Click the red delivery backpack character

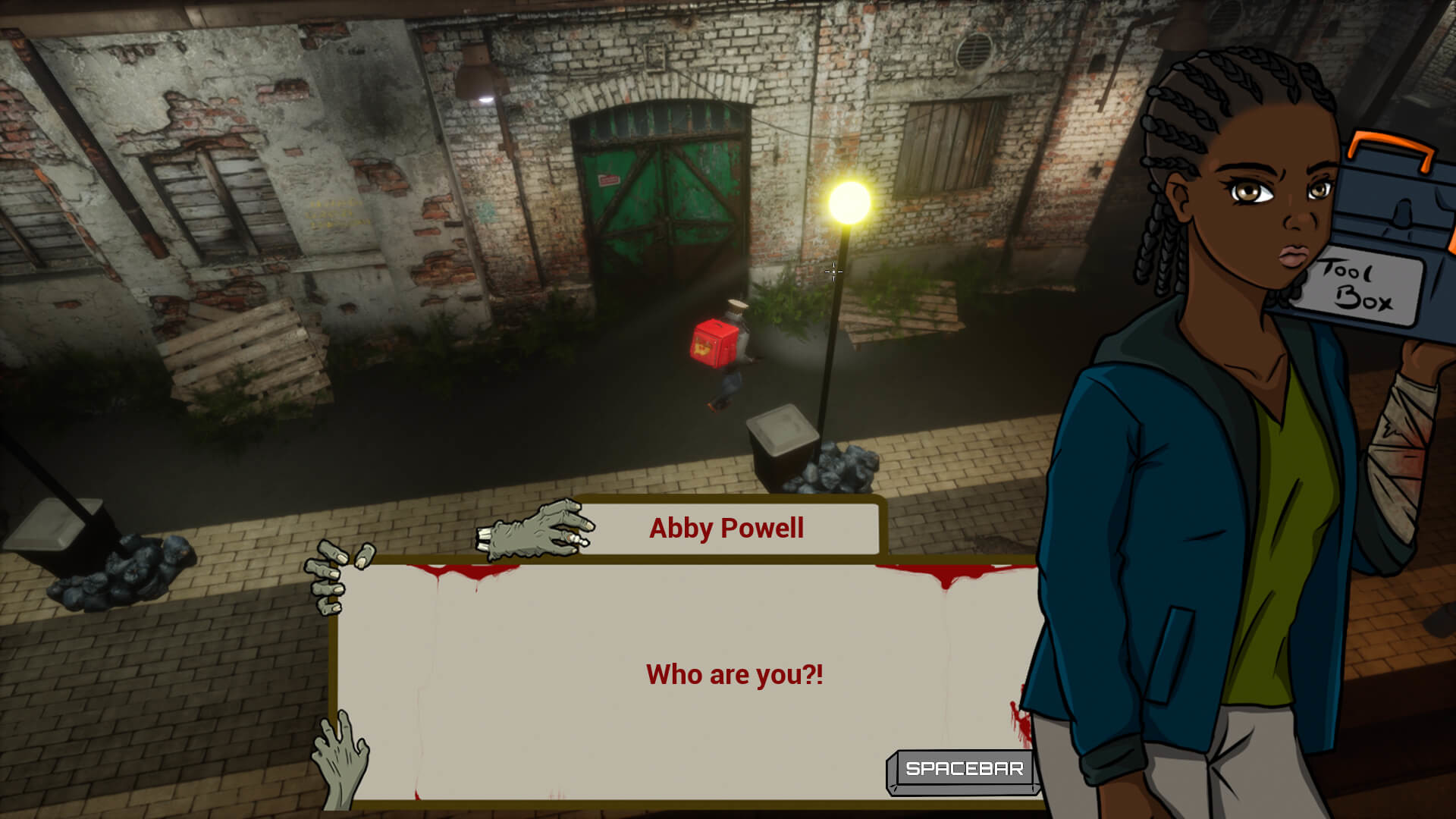point(717,345)
